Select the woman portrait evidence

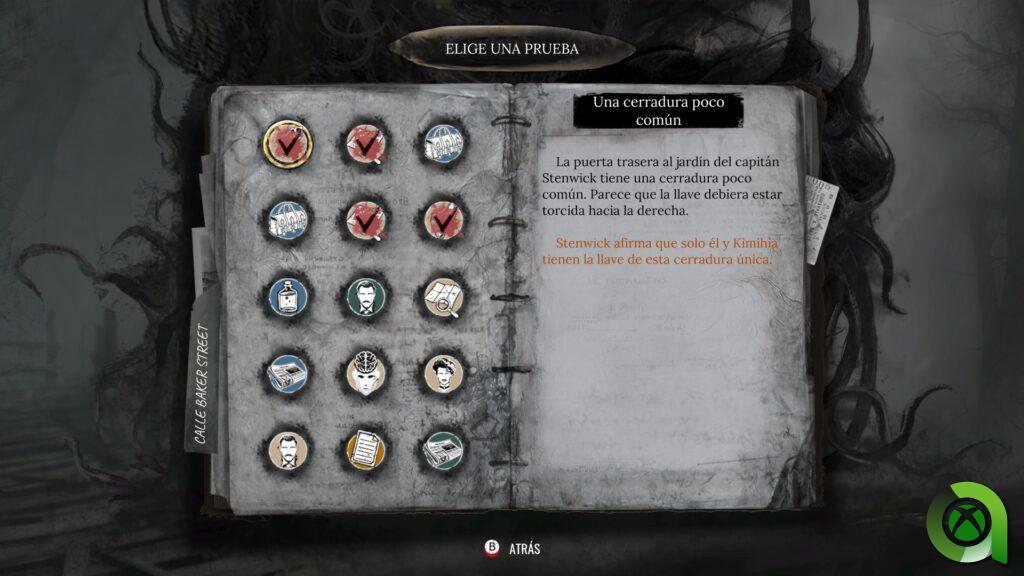(x=442, y=373)
